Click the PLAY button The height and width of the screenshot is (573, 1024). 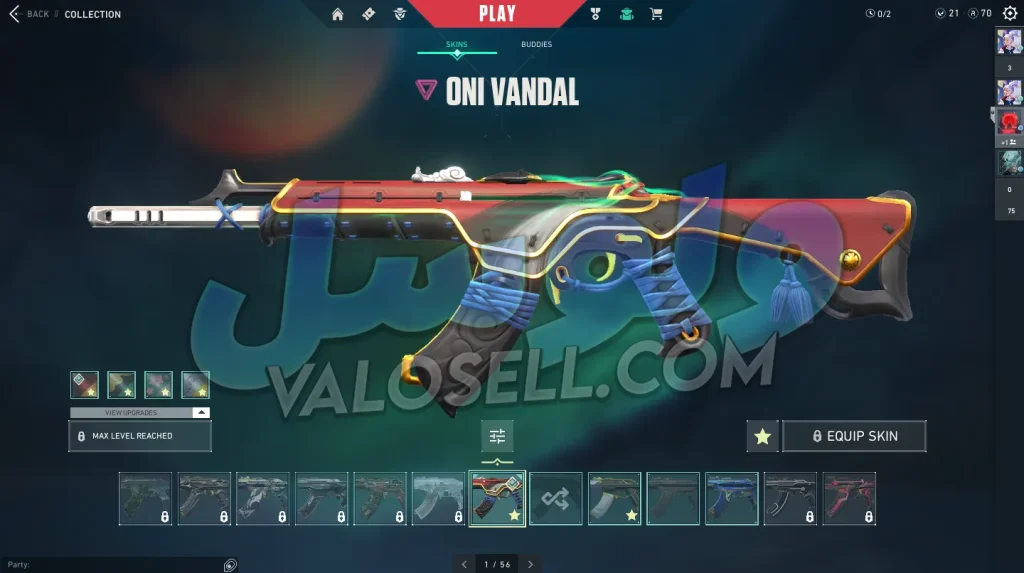point(497,14)
